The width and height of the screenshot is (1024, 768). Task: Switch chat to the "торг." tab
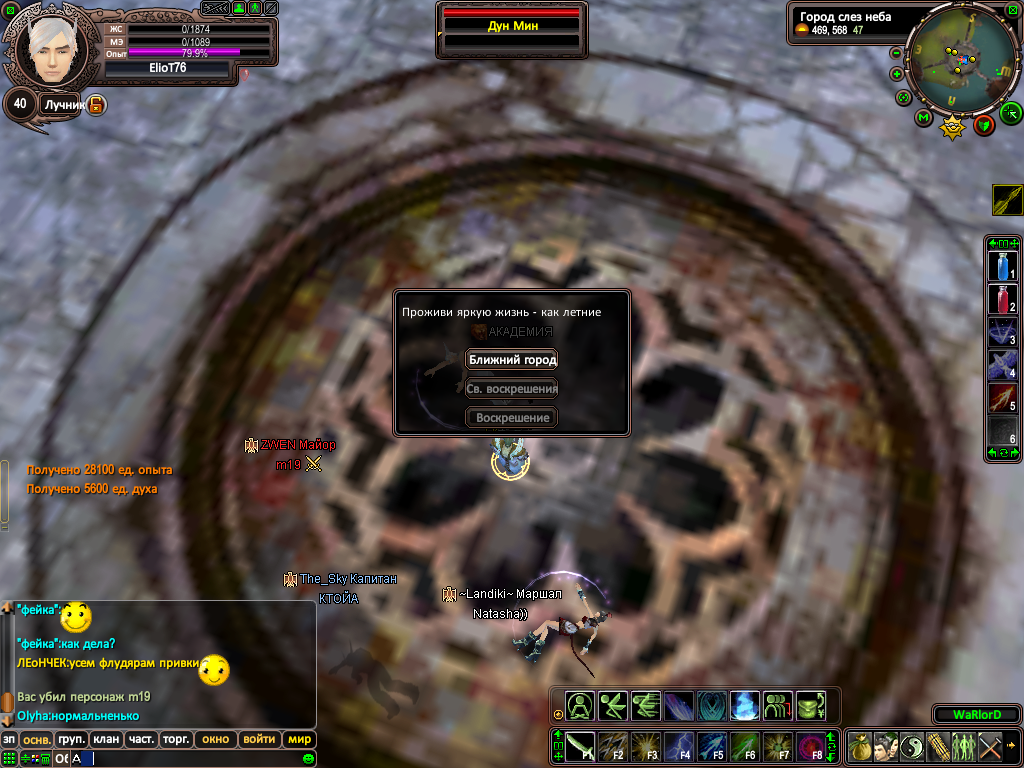point(175,740)
